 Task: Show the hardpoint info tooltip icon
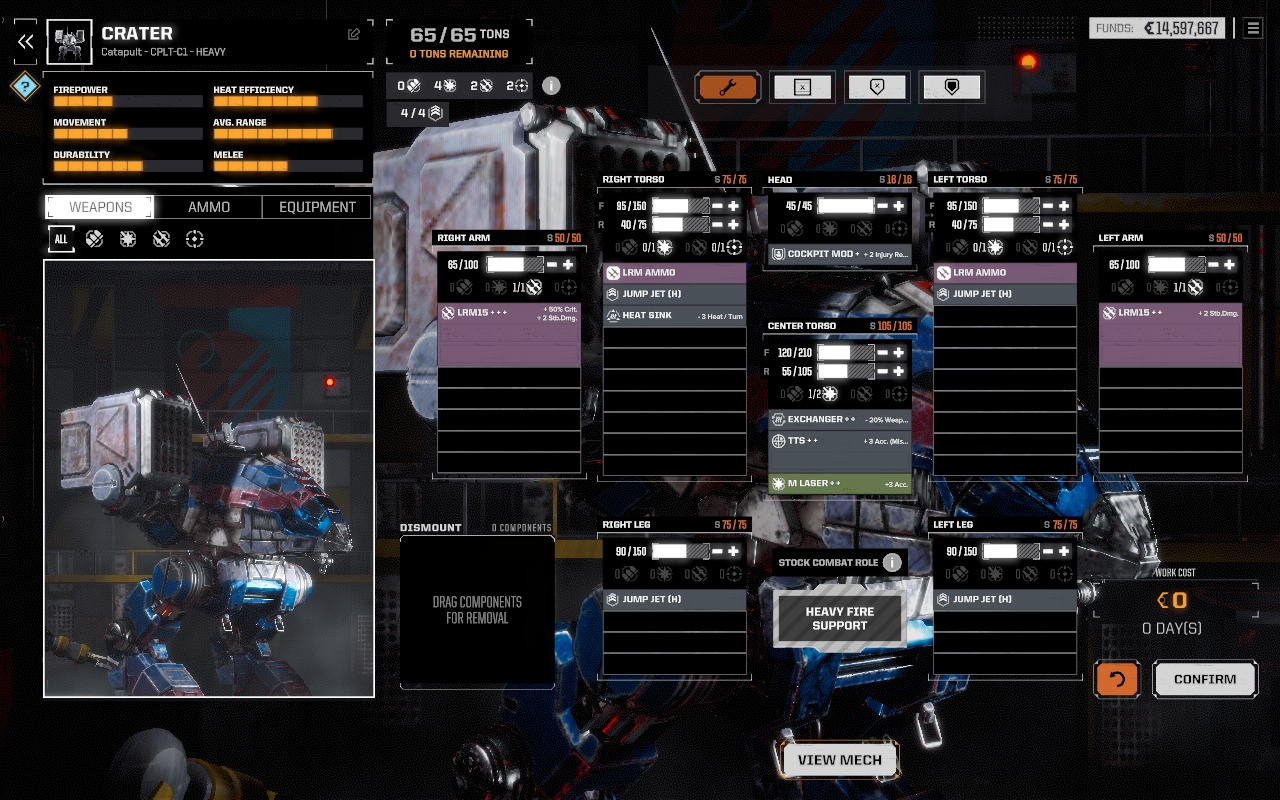[551, 85]
